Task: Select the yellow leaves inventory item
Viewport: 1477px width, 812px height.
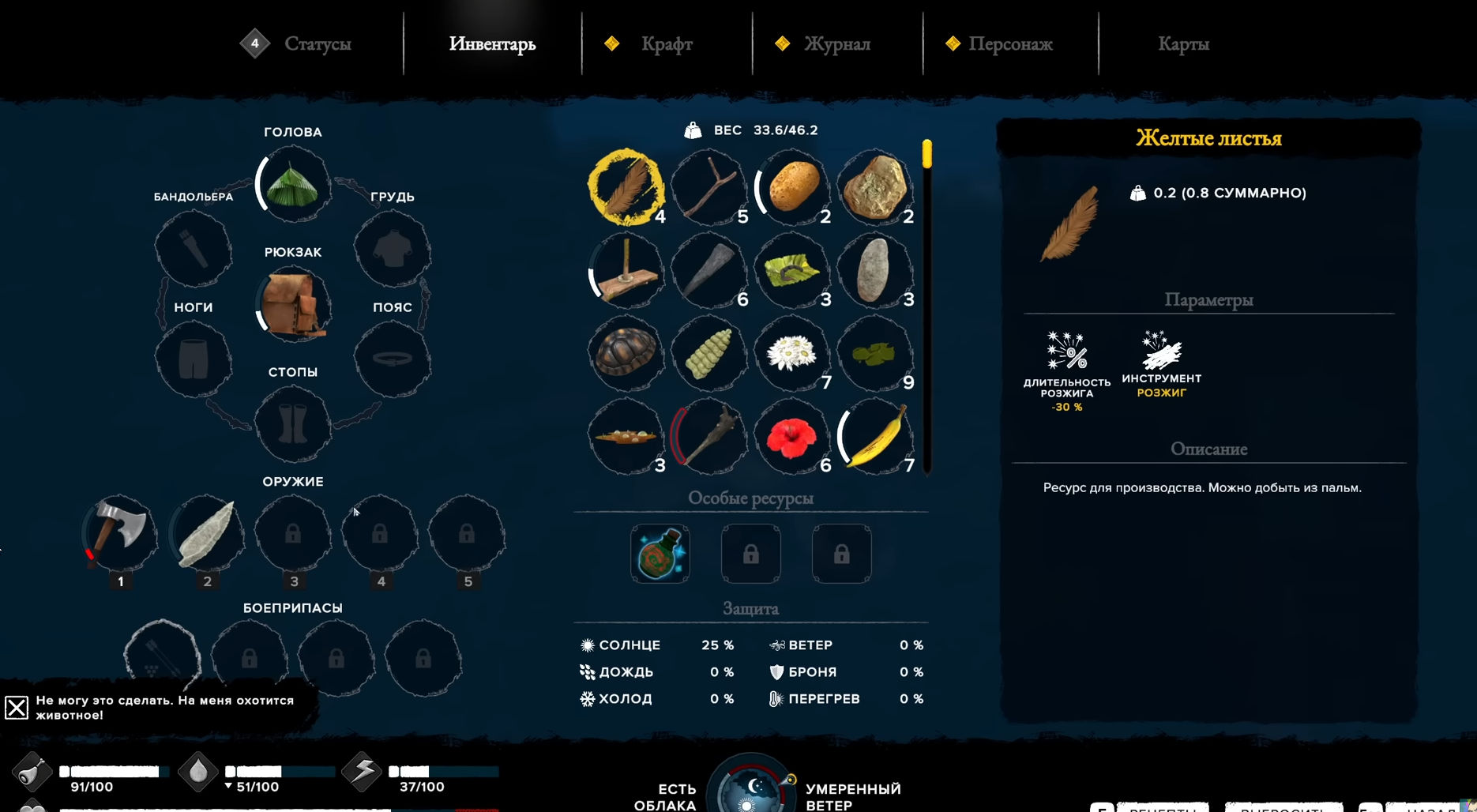Action: [x=626, y=187]
